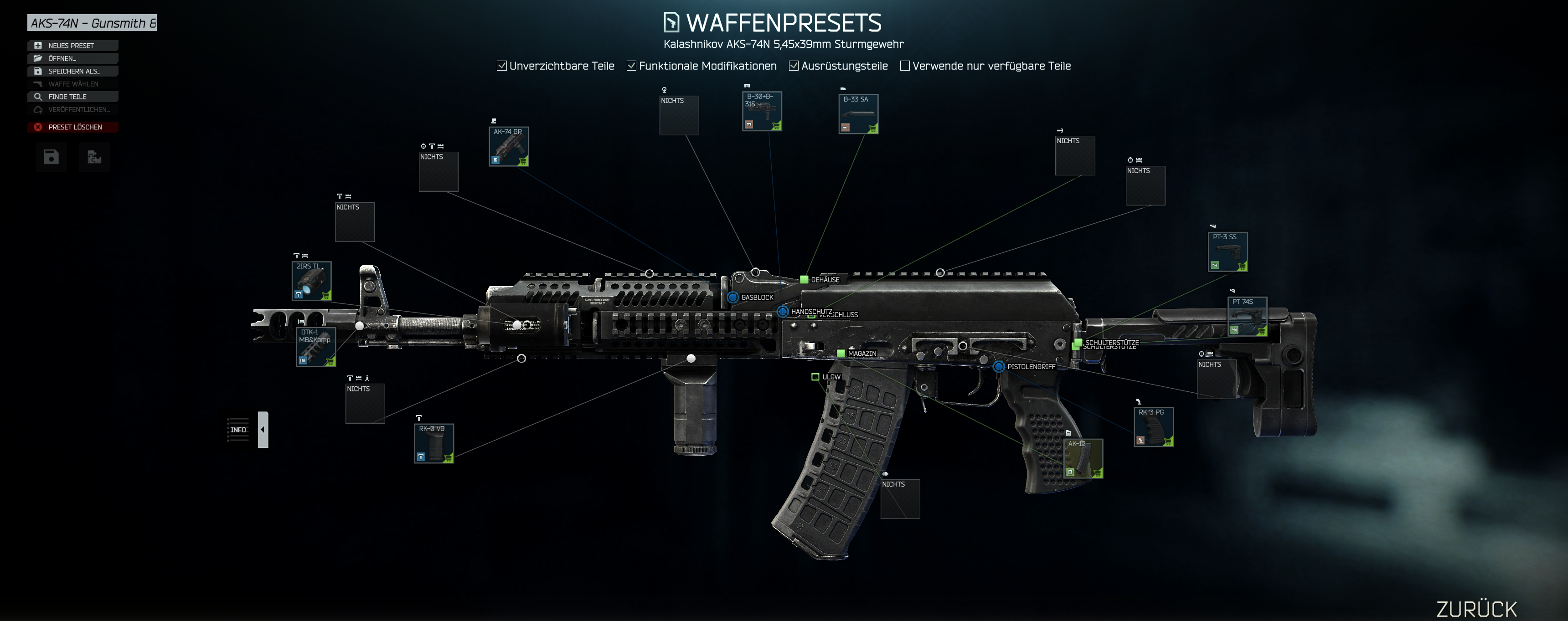Open the RK-0 VG foregrip slot
This screenshot has width=1568, height=621.
coord(433,443)
